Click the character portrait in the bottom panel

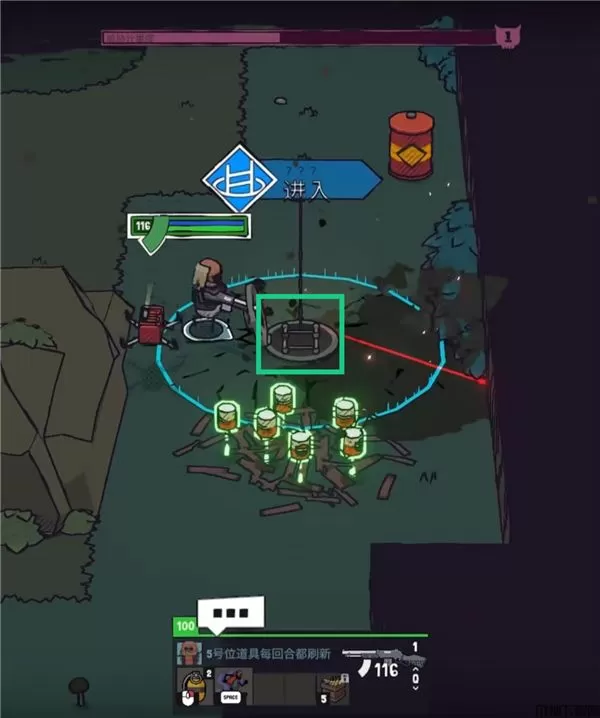point(186,653)
